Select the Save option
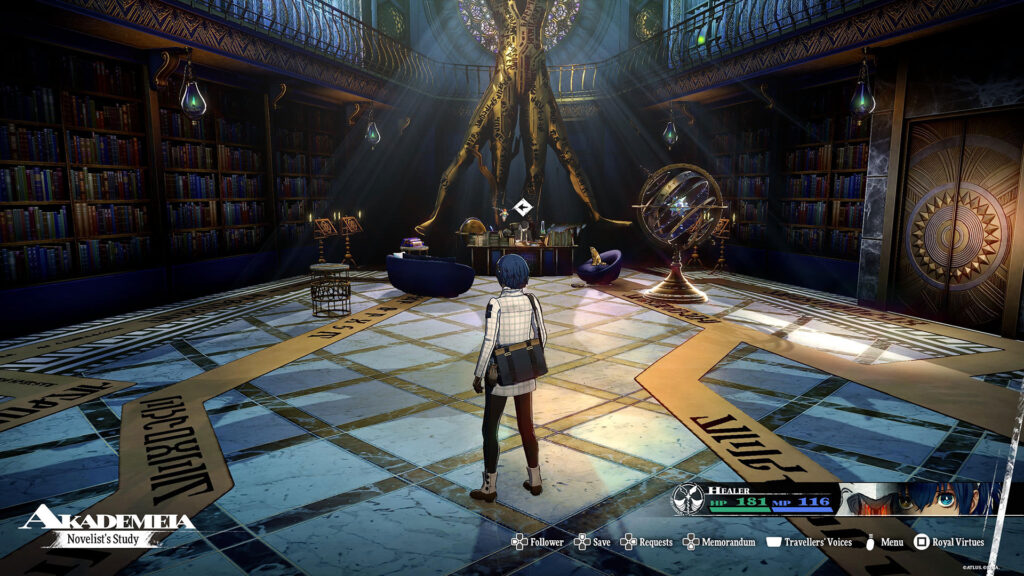 click(591, 542)
